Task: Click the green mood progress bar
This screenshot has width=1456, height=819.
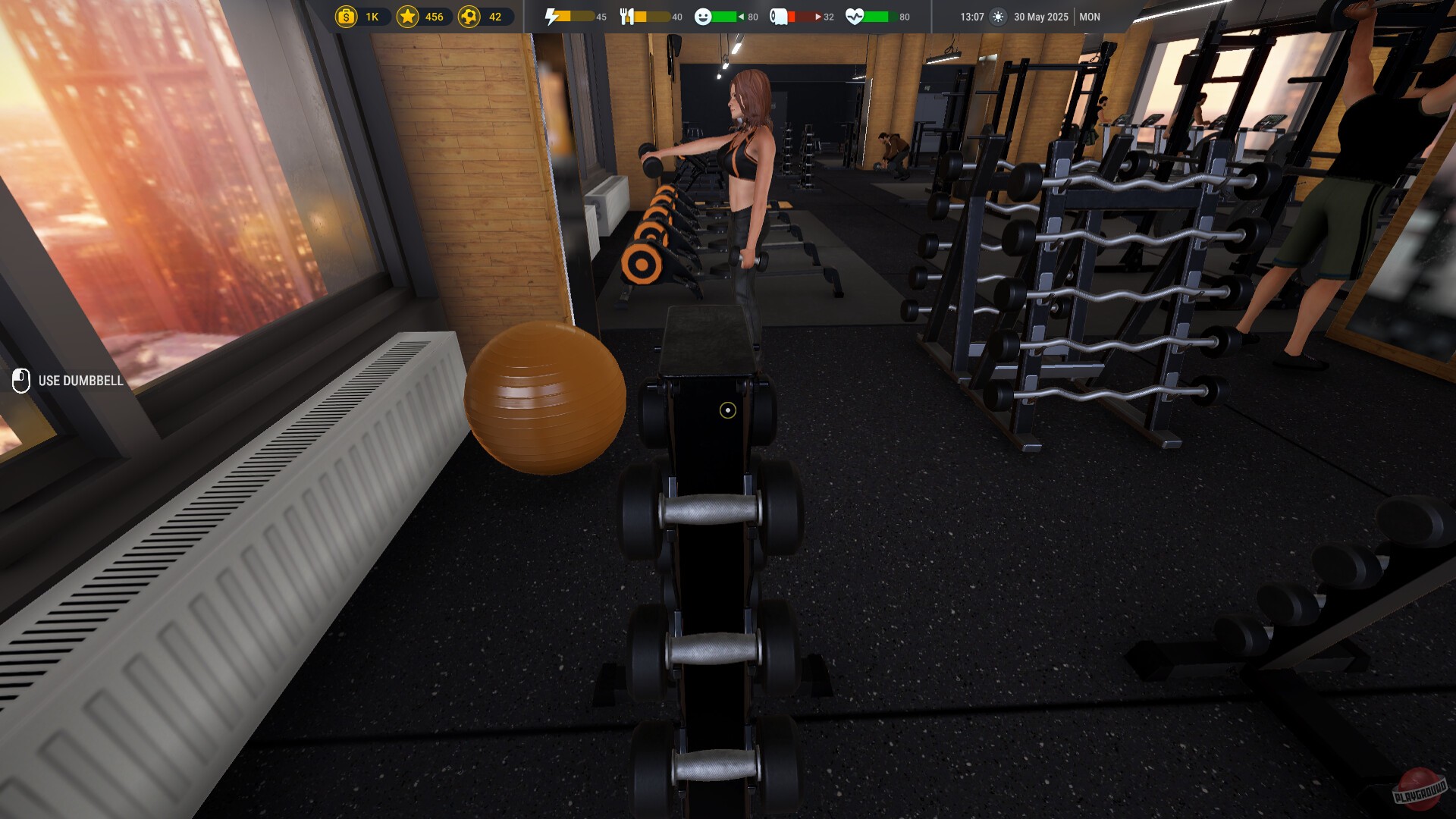Action: point(723,17)
